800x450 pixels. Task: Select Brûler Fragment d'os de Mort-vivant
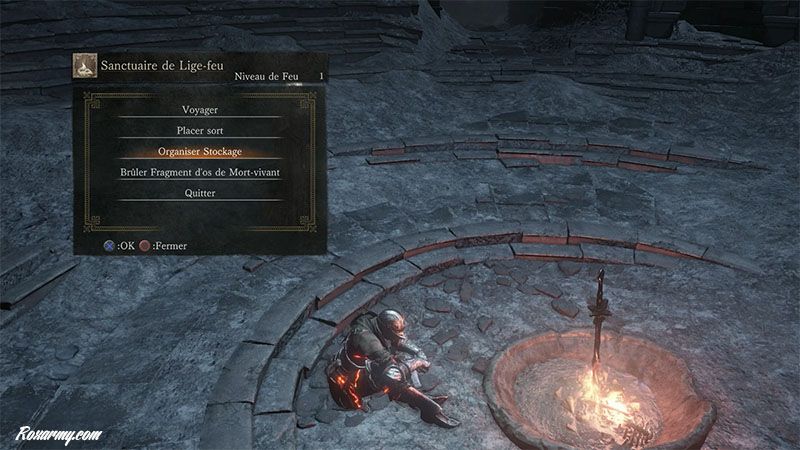coord(200,173)
